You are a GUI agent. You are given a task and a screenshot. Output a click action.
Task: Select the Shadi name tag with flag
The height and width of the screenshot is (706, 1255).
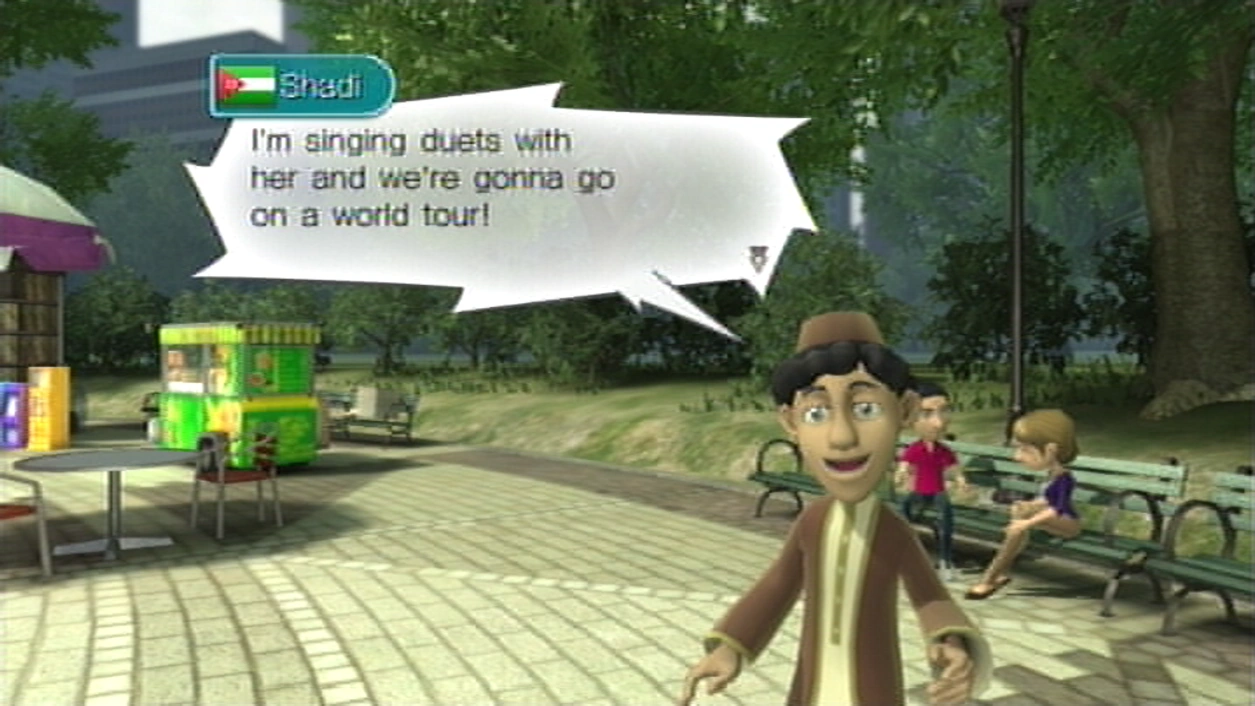click(301, 86)
